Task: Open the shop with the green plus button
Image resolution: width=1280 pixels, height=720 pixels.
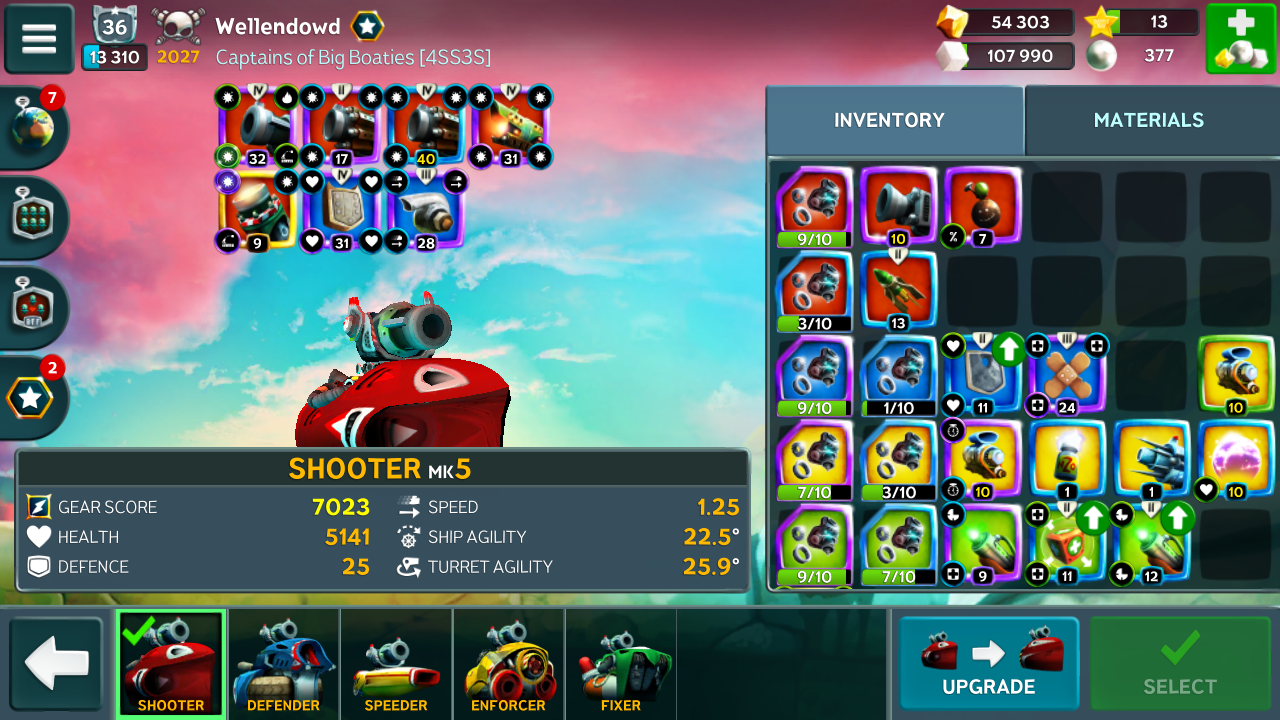Action: (1240, 39)
